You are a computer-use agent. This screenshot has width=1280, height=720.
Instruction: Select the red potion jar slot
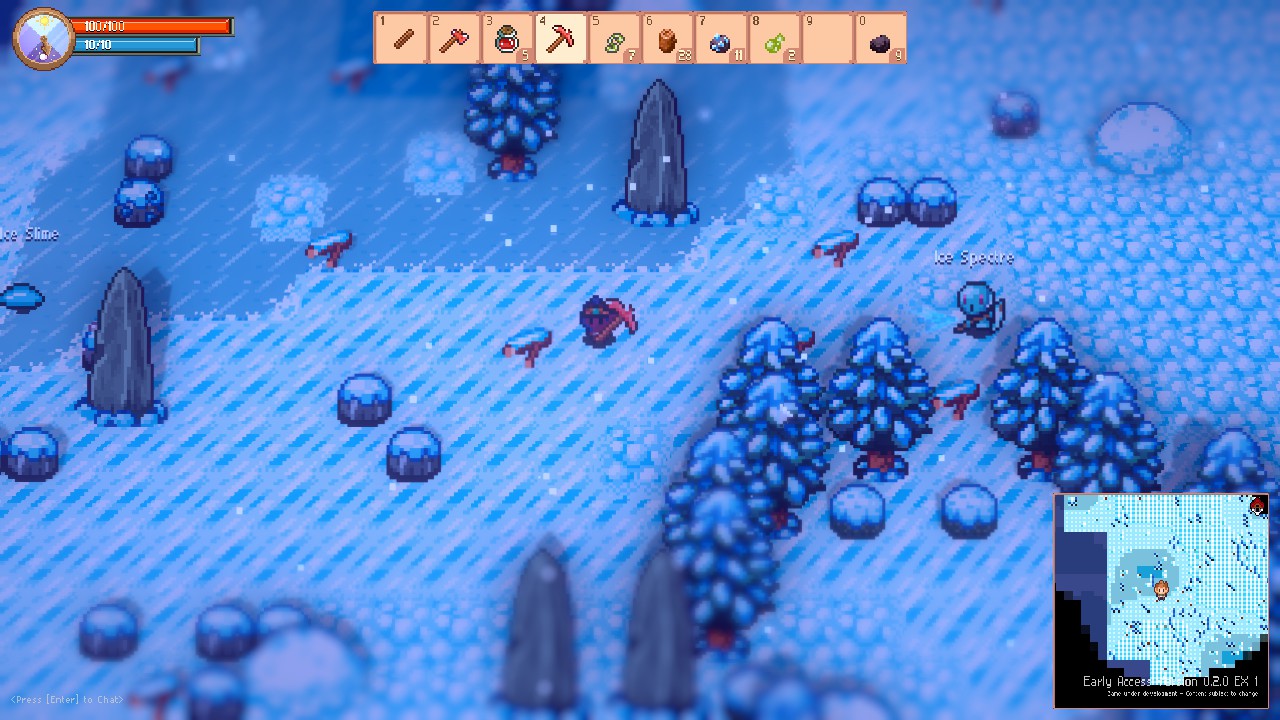[x=507, y=38]
